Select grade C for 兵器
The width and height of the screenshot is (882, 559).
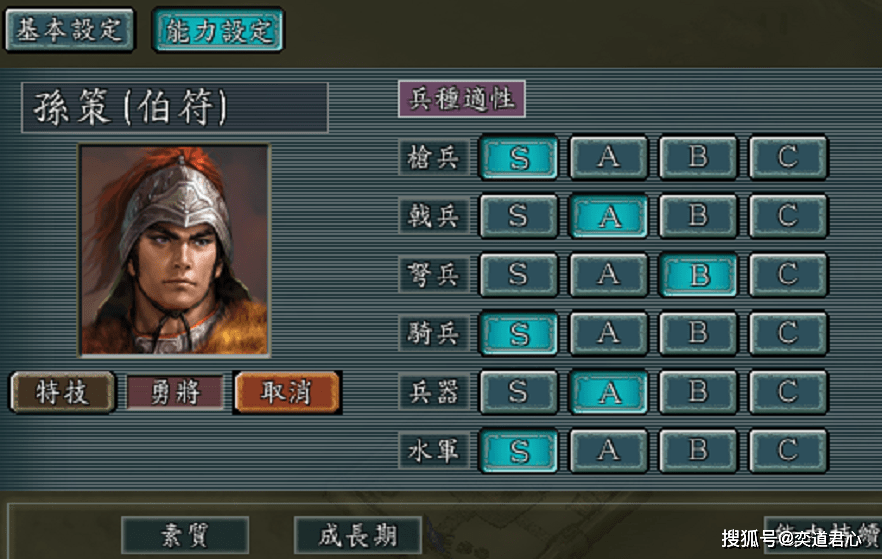pyautogui.click(x=788, y=392)
